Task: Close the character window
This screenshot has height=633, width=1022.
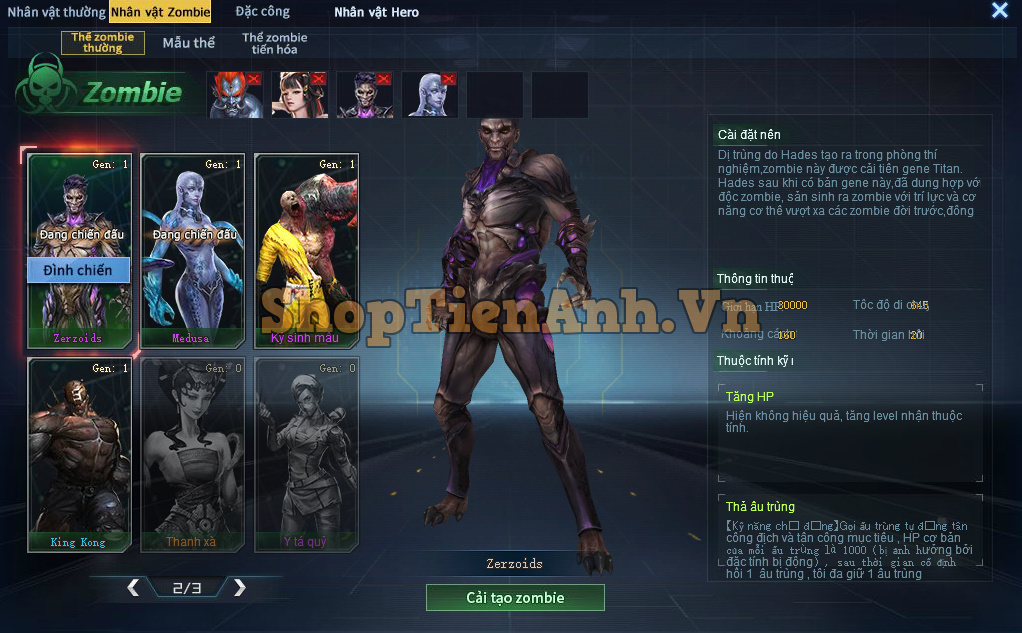Action: point(999,10)
